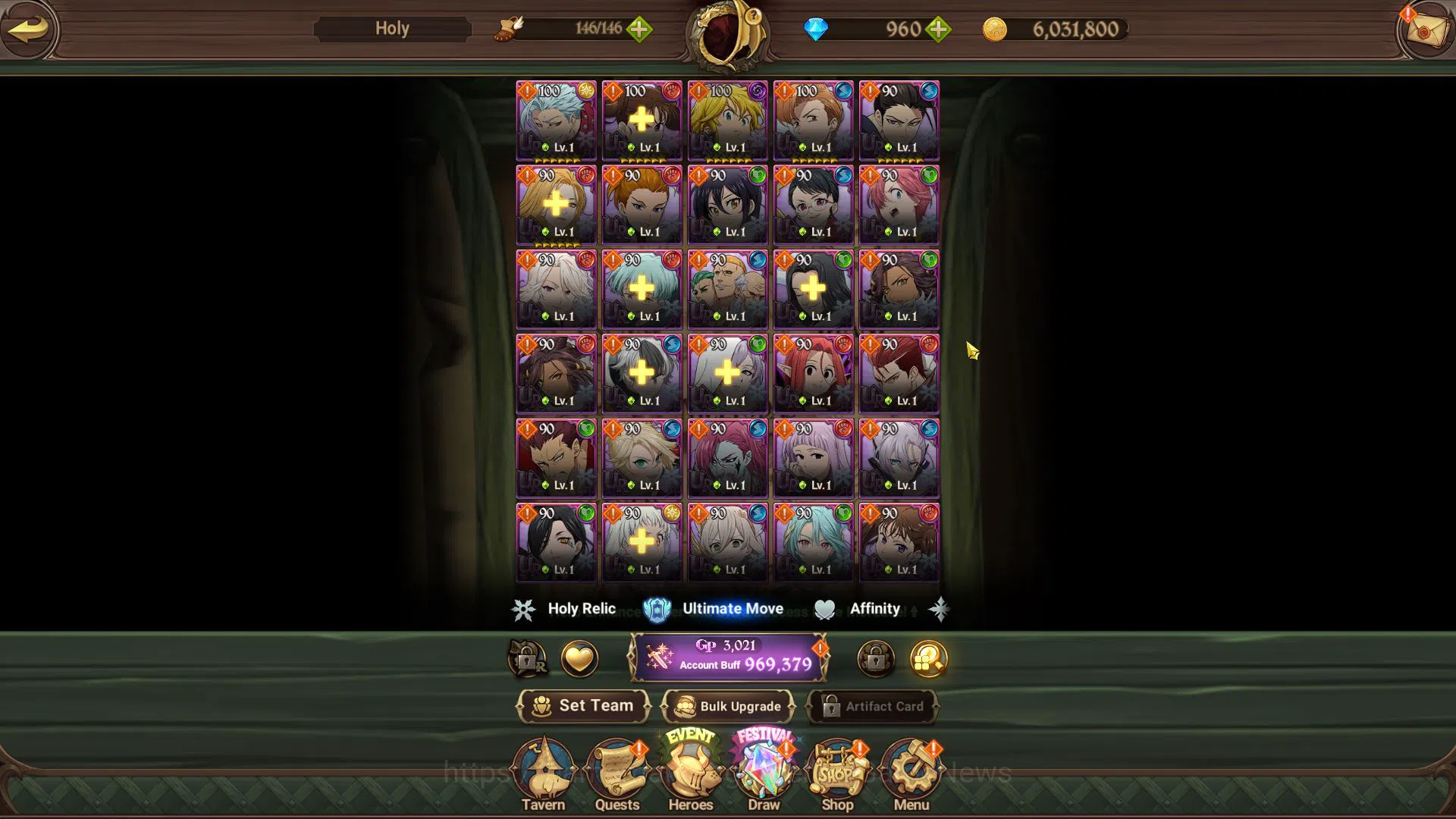Open the Menu gear icon
The width and height of the screenshot is (1456, 819).
[x=910, y=767]
